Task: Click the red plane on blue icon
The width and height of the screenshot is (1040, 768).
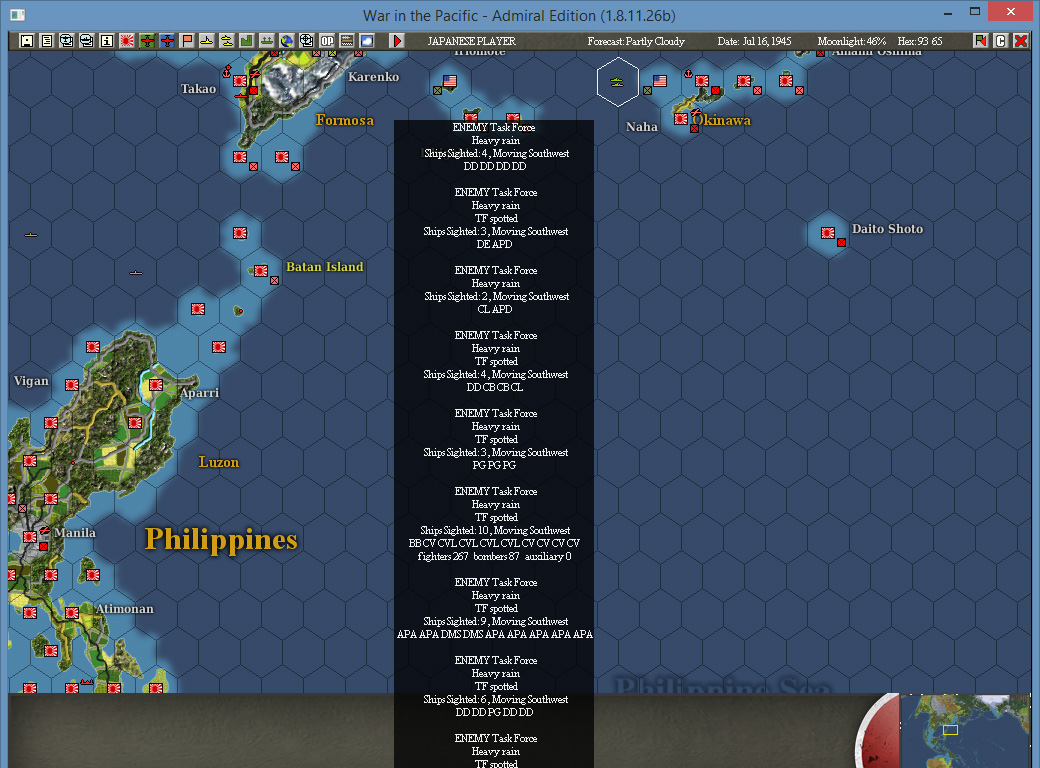Action: [x=167, y=41]
